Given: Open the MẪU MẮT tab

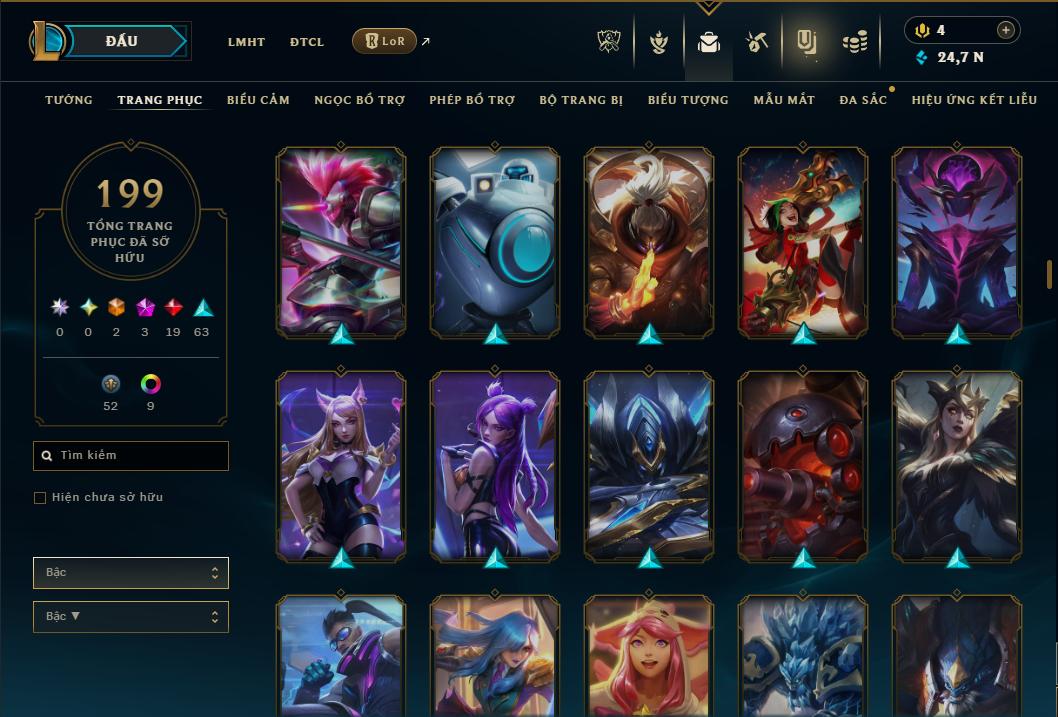Looking at the screenshot, I should 784,100.
